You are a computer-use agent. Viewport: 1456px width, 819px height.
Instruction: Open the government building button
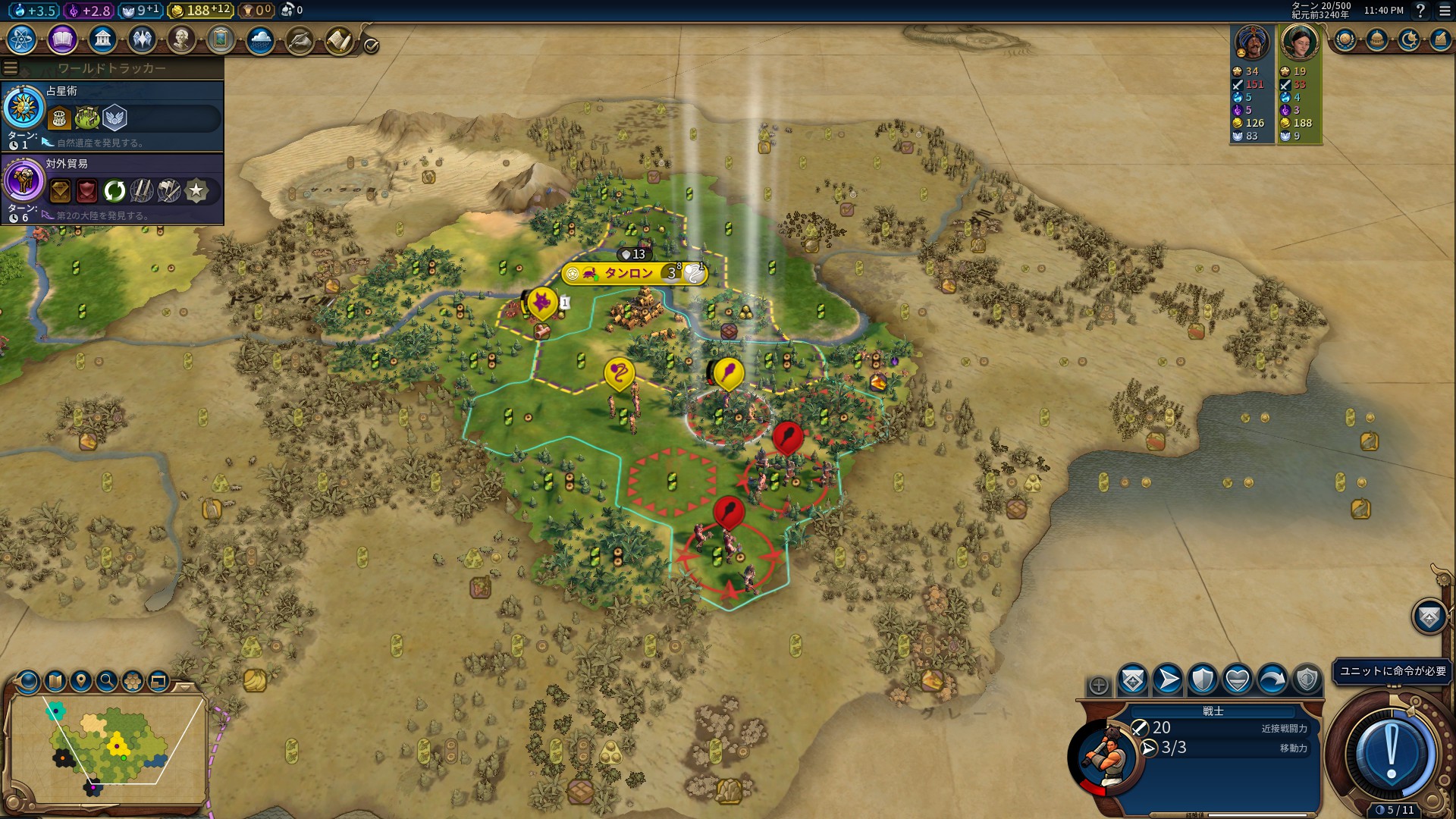[102, 39]
